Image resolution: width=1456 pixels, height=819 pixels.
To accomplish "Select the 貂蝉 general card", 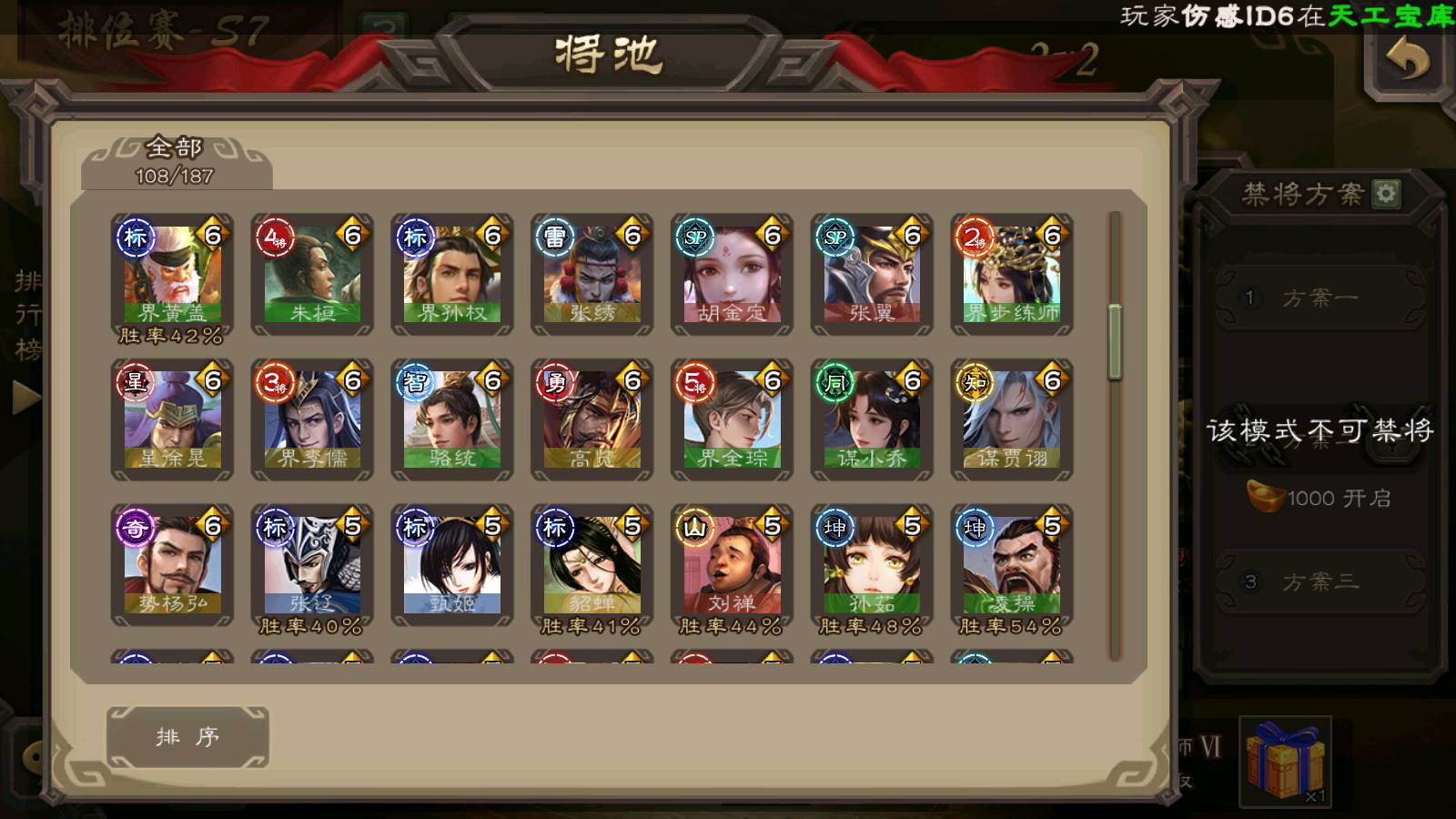I will [592, 565].
